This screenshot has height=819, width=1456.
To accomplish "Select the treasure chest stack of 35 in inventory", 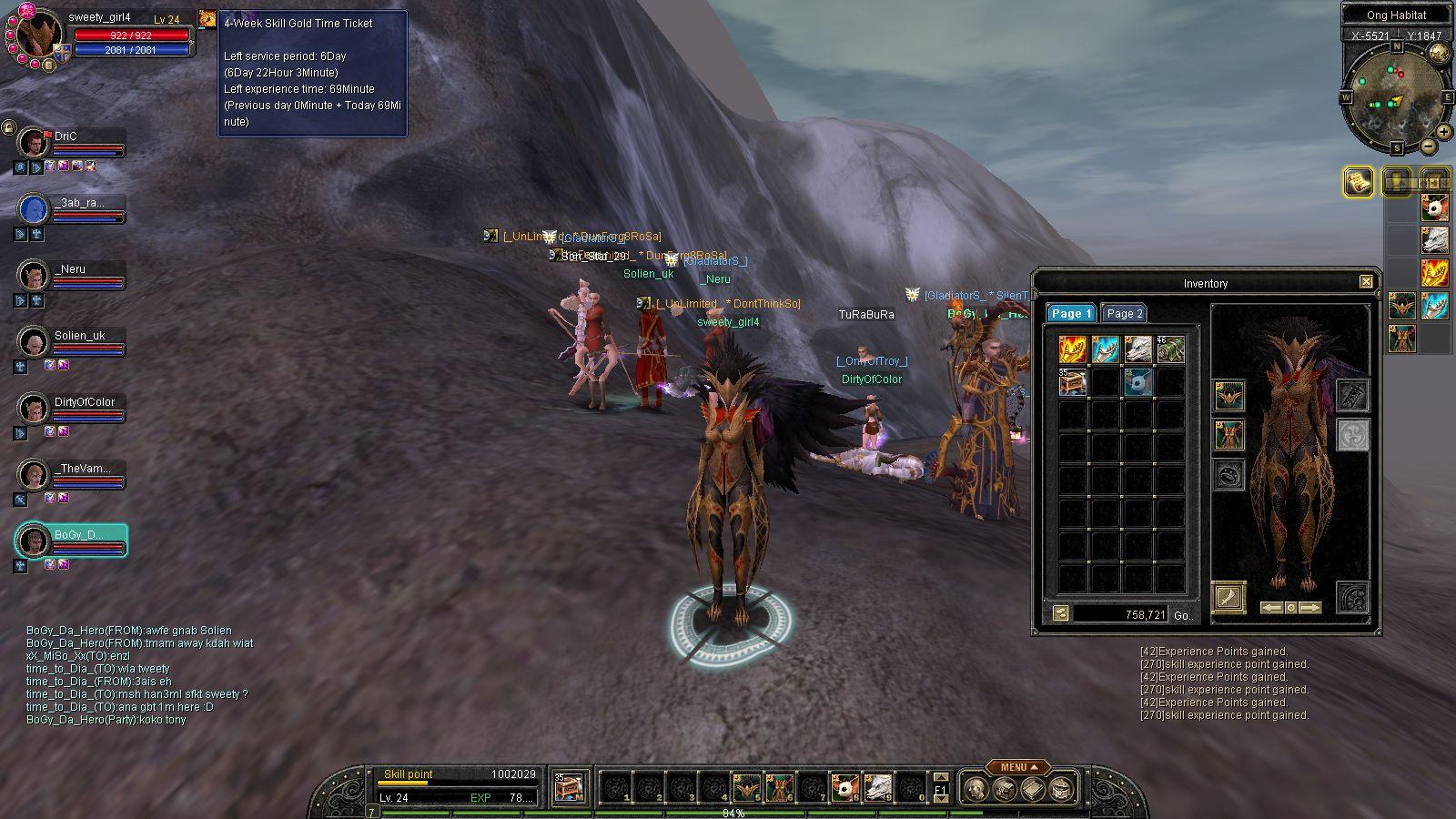I will 1072,382.
